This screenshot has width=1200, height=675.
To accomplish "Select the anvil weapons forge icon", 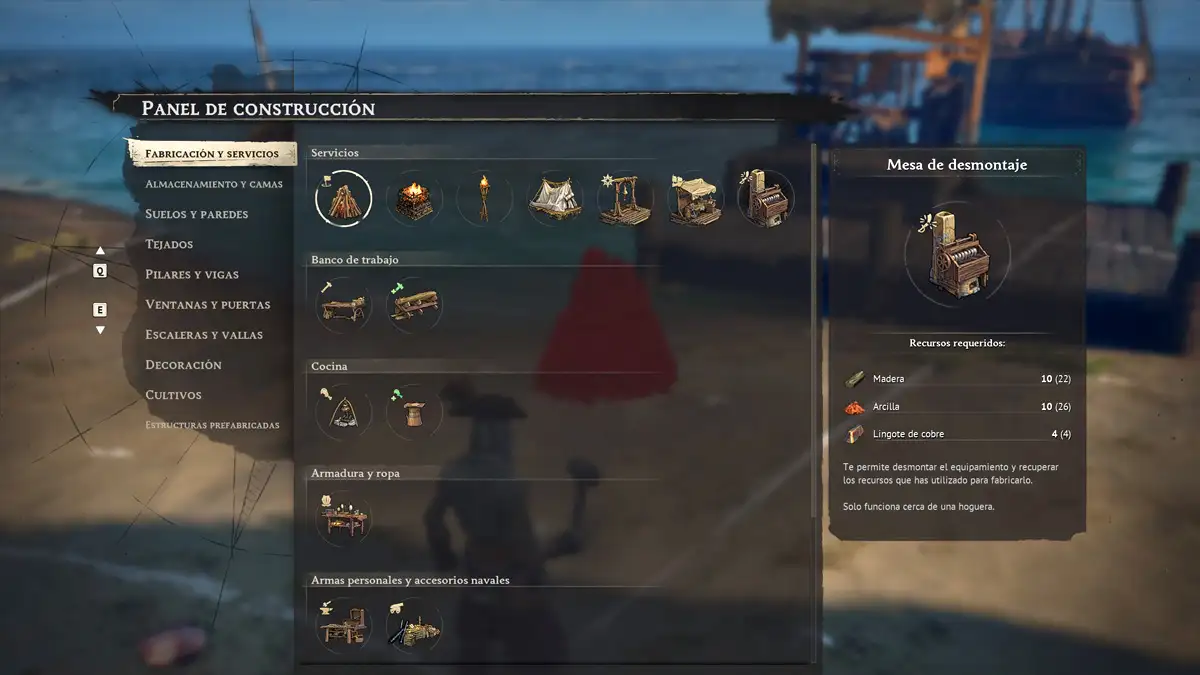I will point(343,625).
